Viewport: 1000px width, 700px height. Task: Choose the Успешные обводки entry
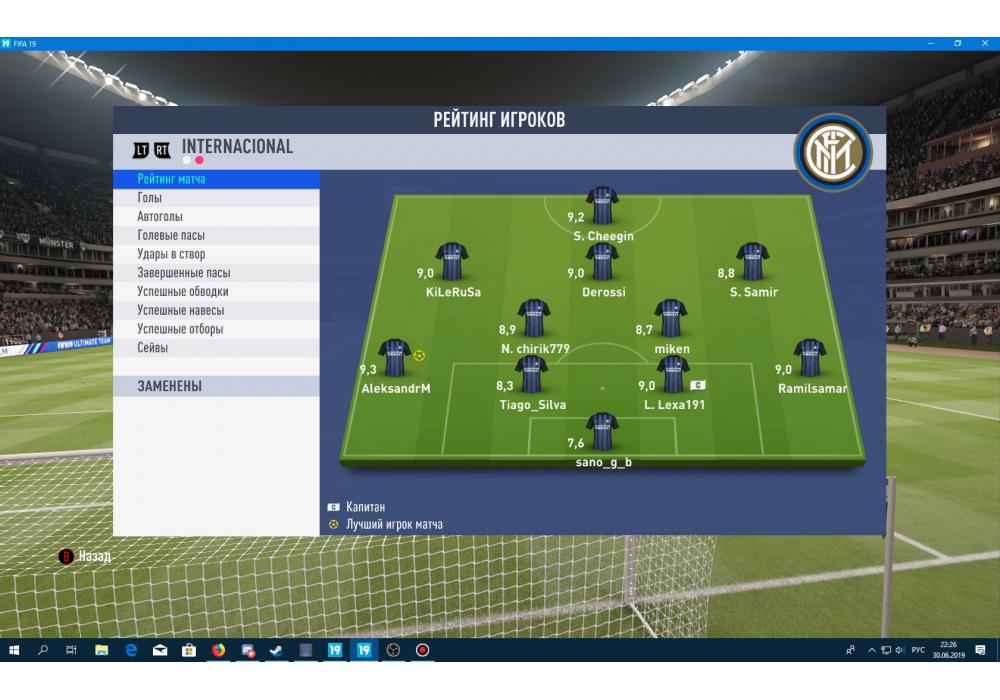coord(216,292)
